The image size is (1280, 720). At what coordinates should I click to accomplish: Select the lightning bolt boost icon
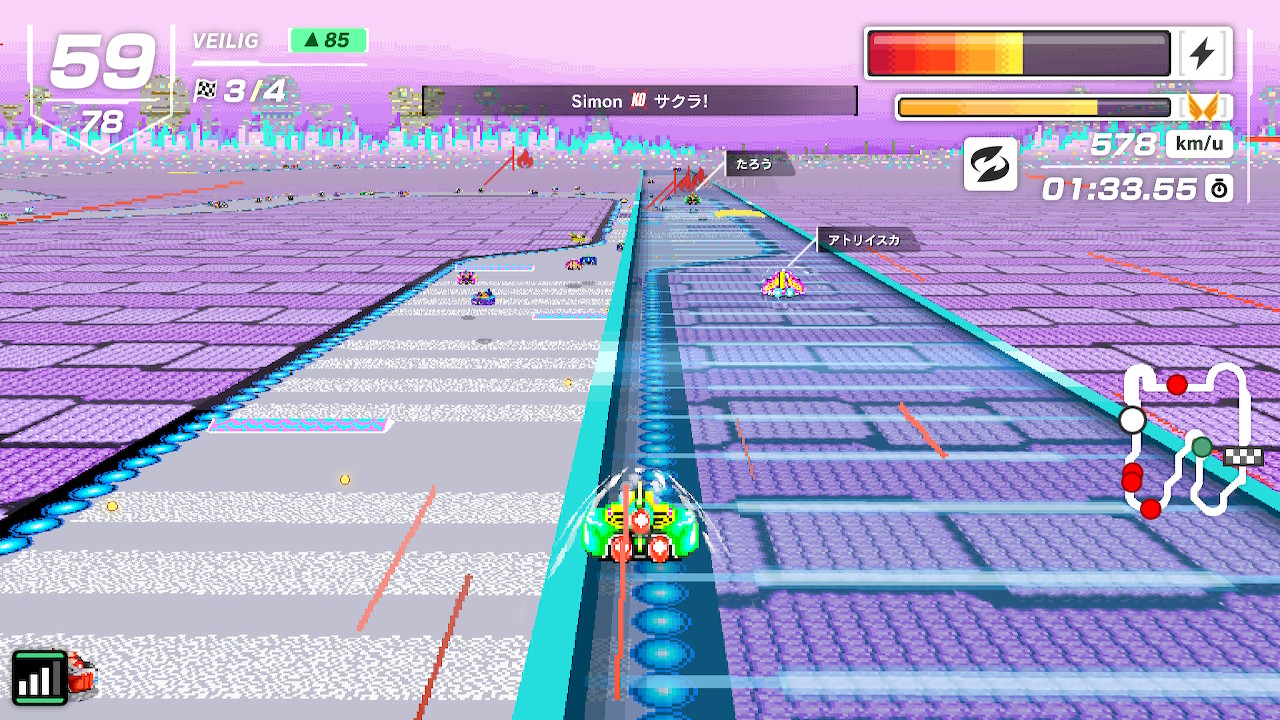pyautogui.click(x=1202, y=54)
